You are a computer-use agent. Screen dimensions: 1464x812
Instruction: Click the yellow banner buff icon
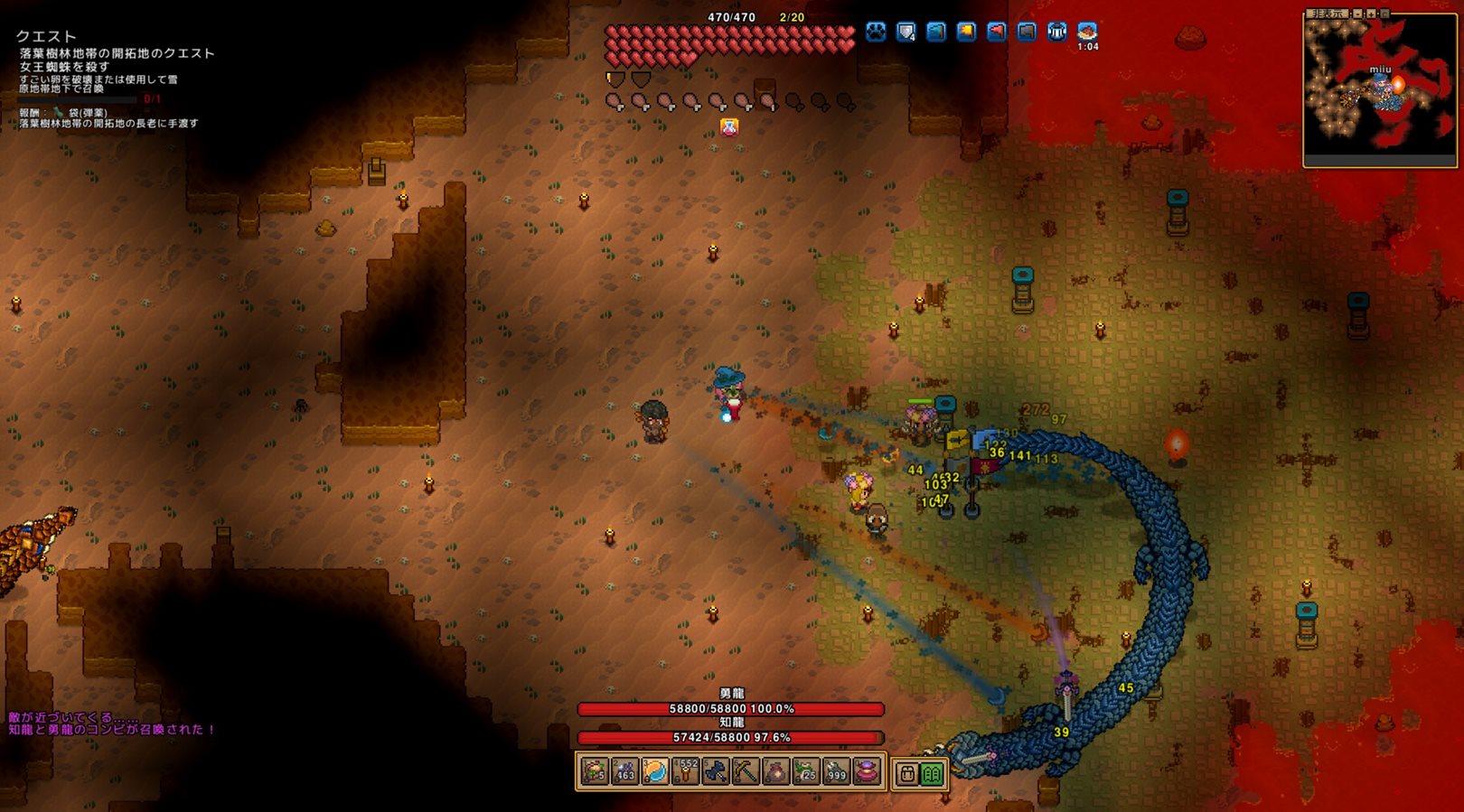click(x=966, y=33)
